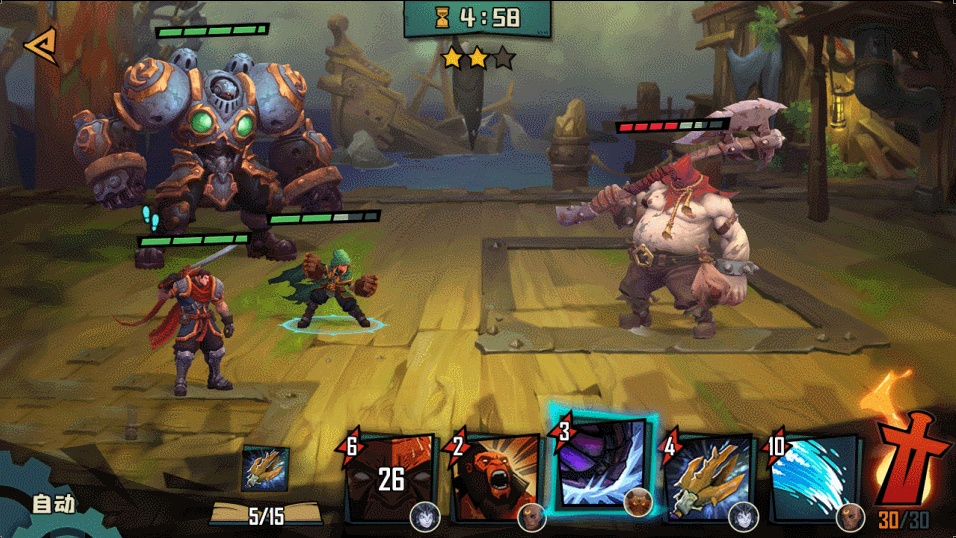View the next-card trident preview above deck
Image resolution: width=956 pixels, height=538 pixels.
click(265, 469)
